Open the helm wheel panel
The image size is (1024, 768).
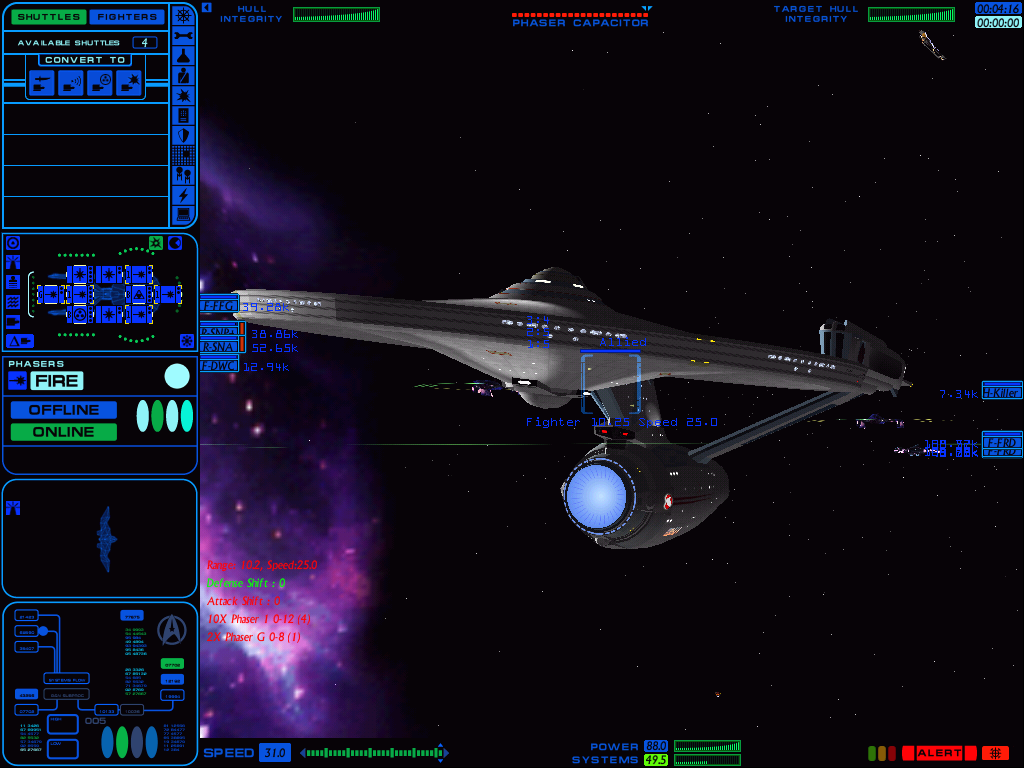[x=183, y=15]
